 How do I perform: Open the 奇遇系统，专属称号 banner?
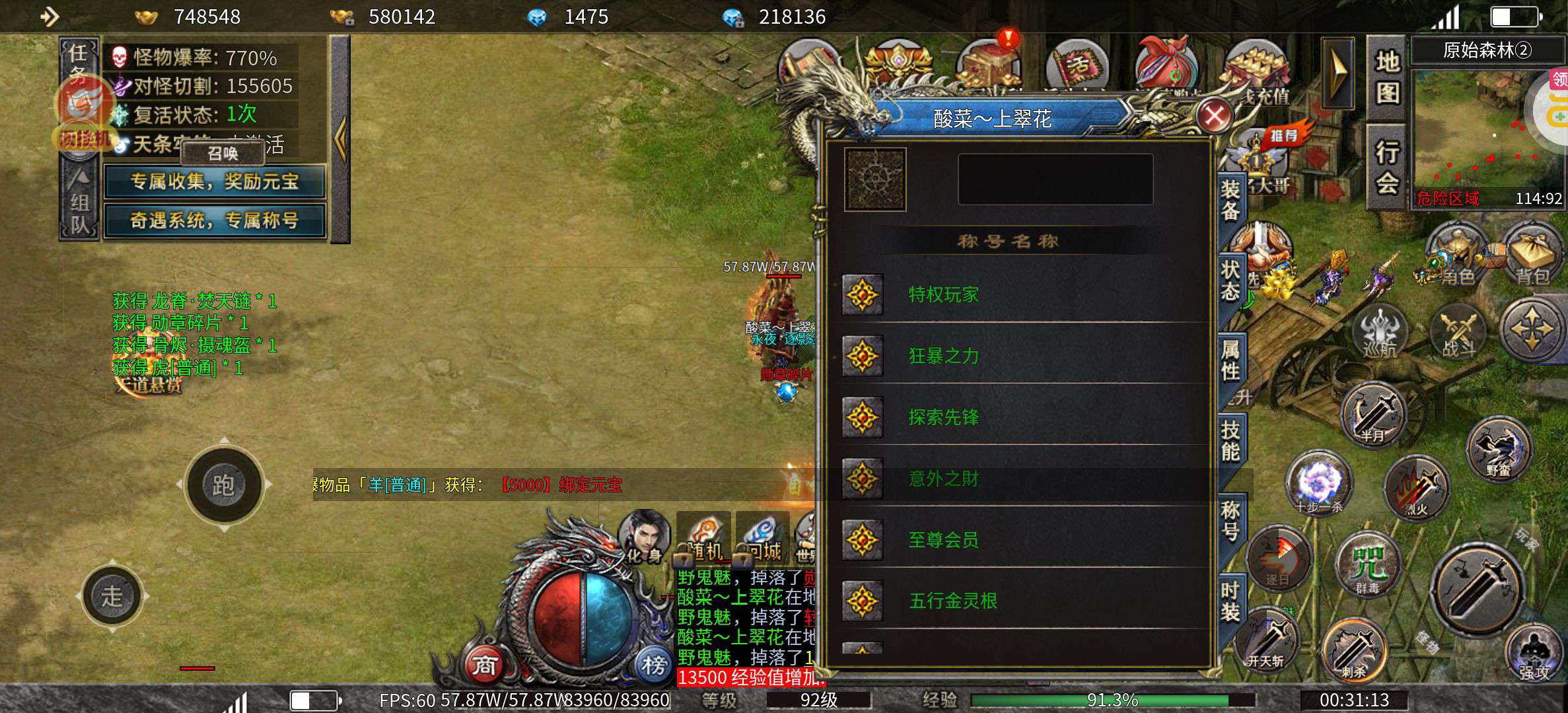click(x=215, y=221)
